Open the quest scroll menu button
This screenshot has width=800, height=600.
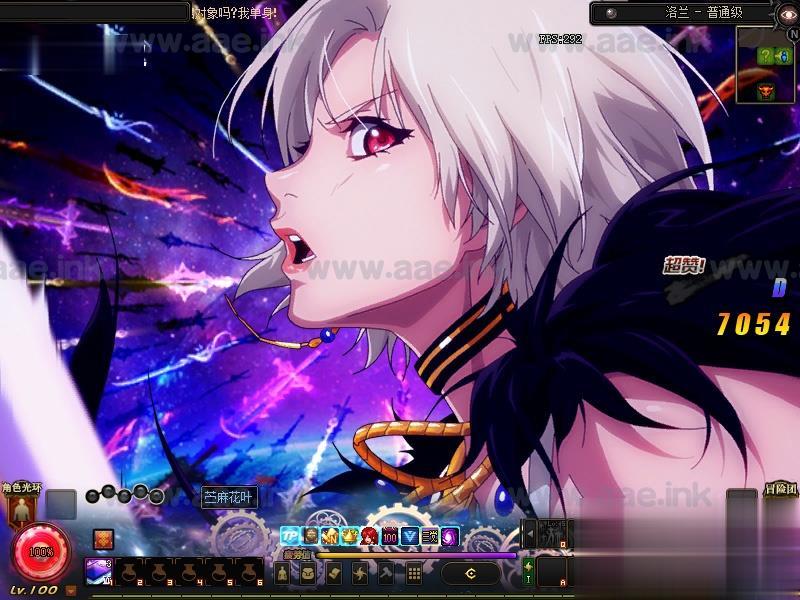click(335, 573)
